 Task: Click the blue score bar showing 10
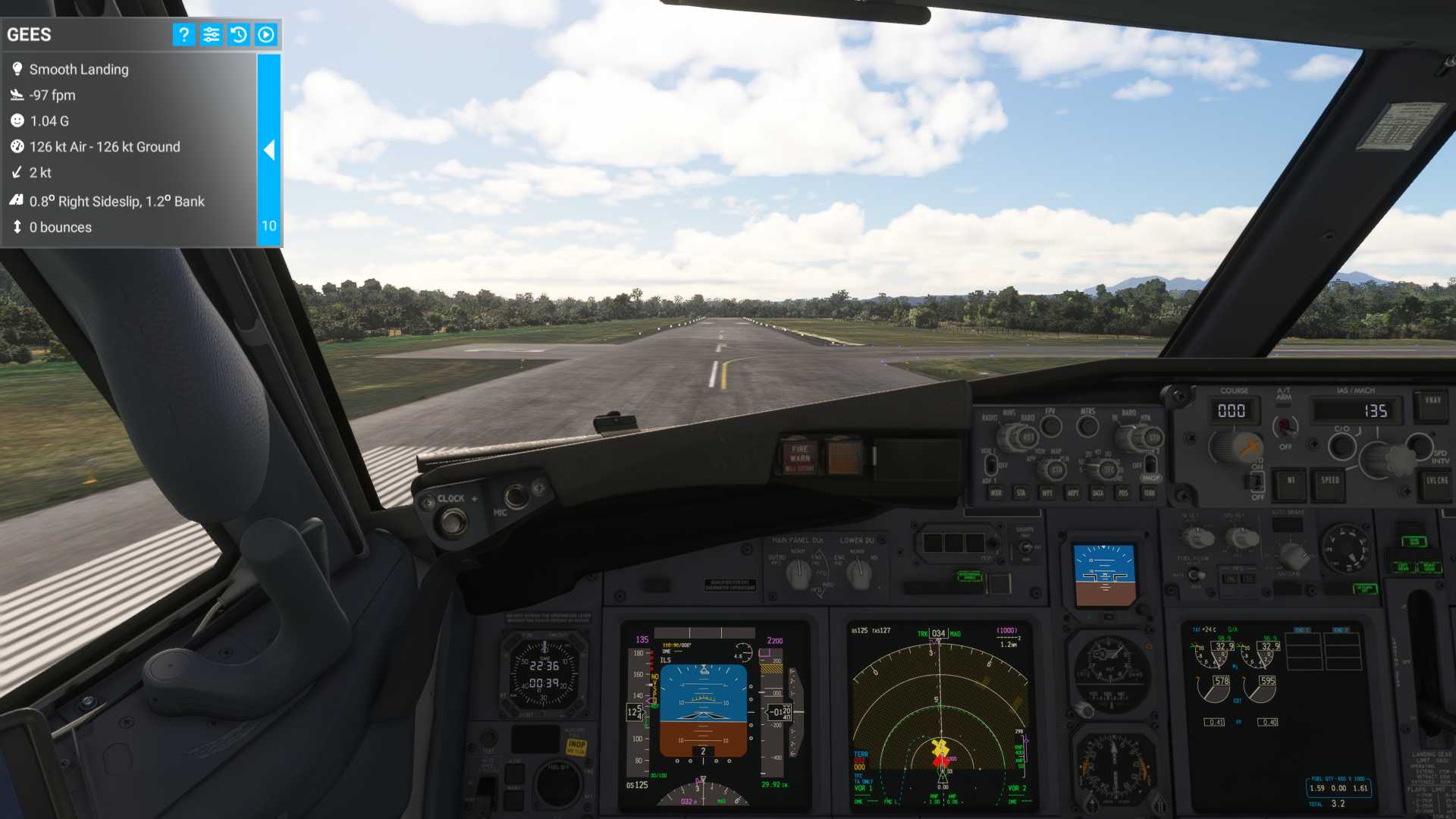[x=268, y=225]
